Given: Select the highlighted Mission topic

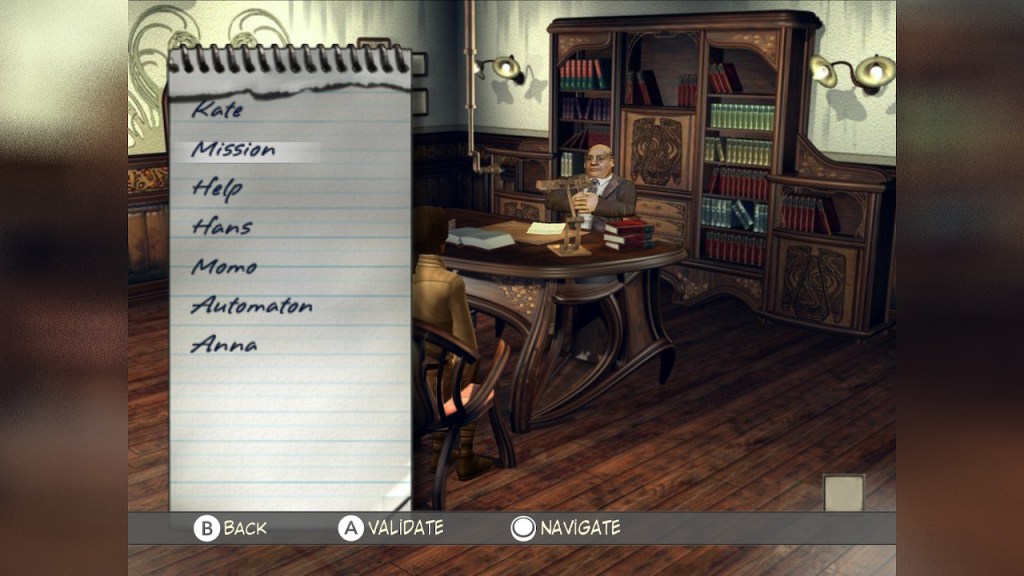Looking at the screenshot, I should point(233,150).
